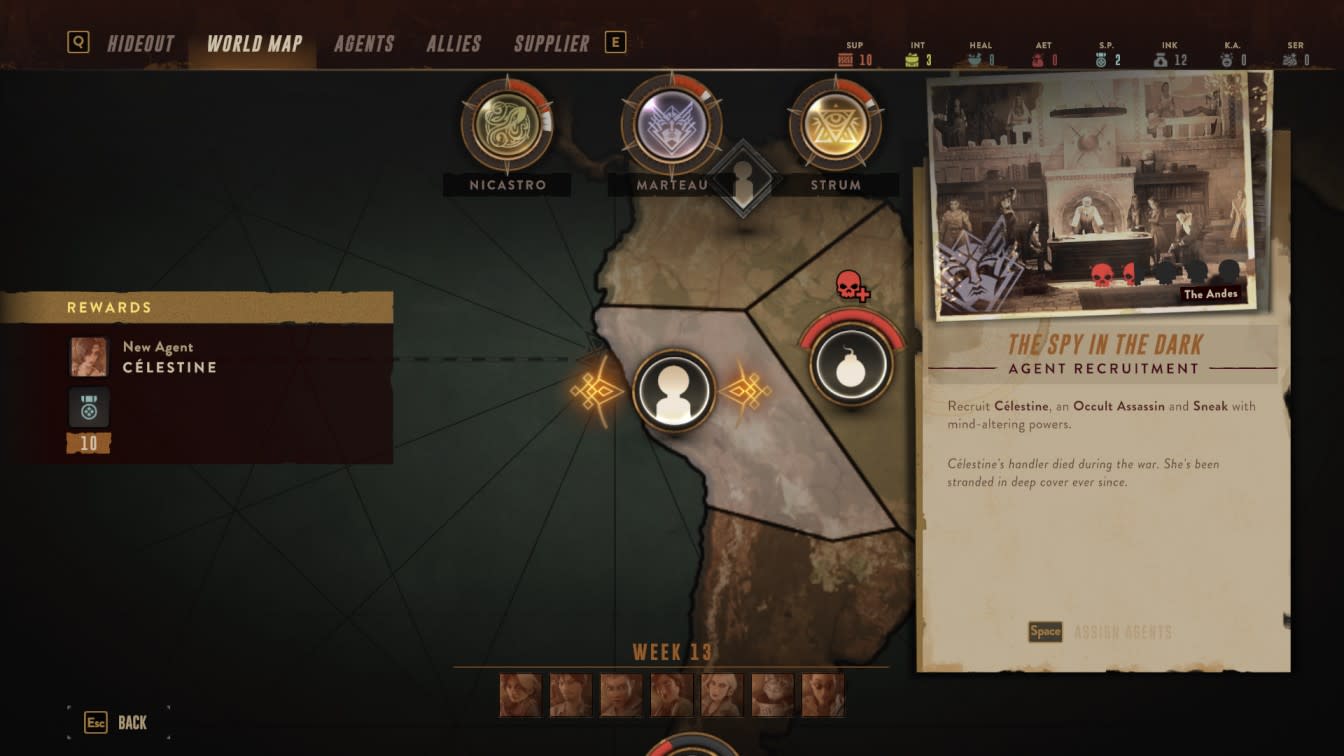Open the Supplier tab
The width and height of the screenshot is (1344, 756).
[x=551, y=44]
